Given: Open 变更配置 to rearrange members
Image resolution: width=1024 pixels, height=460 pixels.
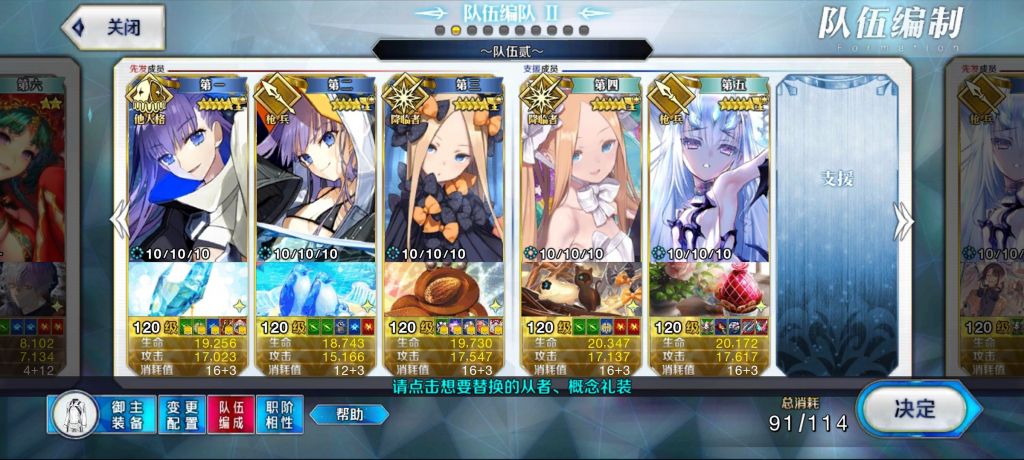Looking at the screenshot, I should click(180, 414).
